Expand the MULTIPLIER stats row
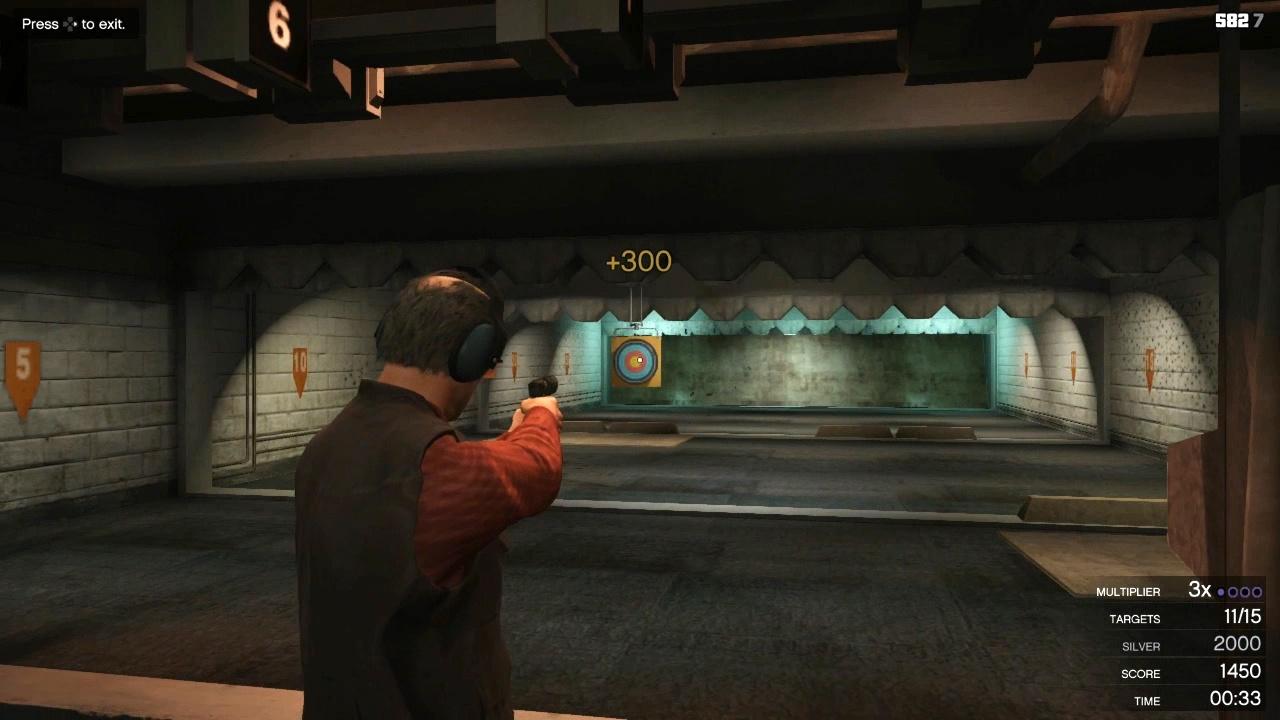1280x720 pixels. click(1131, 591)
